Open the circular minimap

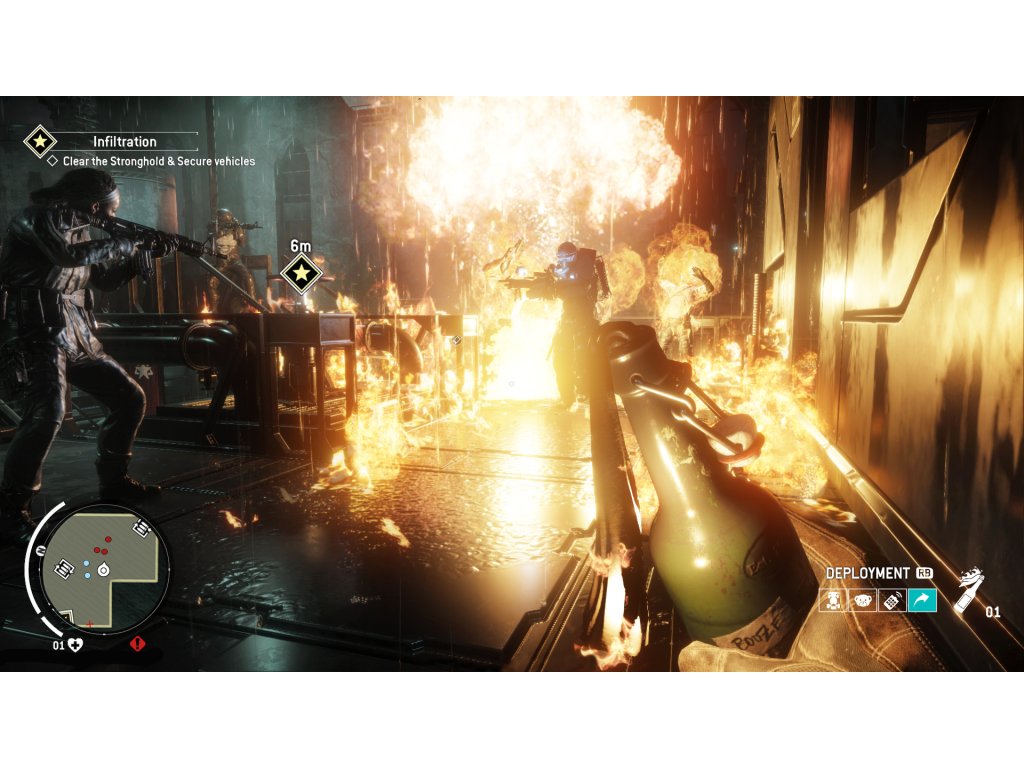click(x=104, y=568)
